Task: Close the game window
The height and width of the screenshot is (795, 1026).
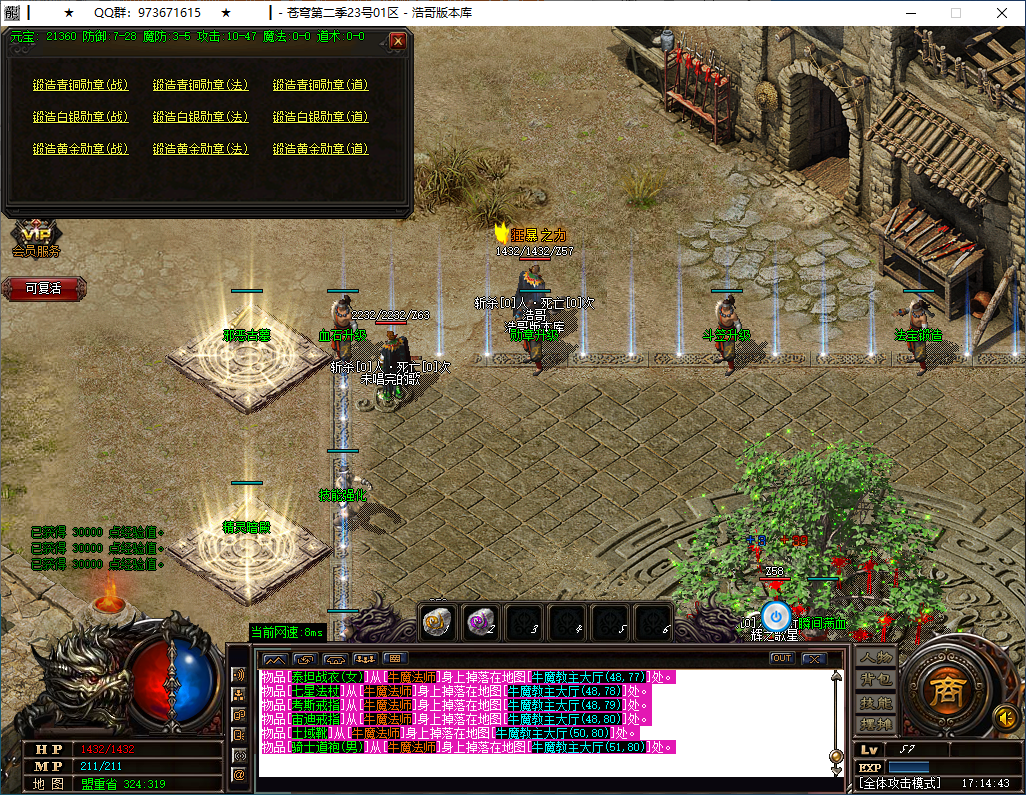Action: 1002,13
